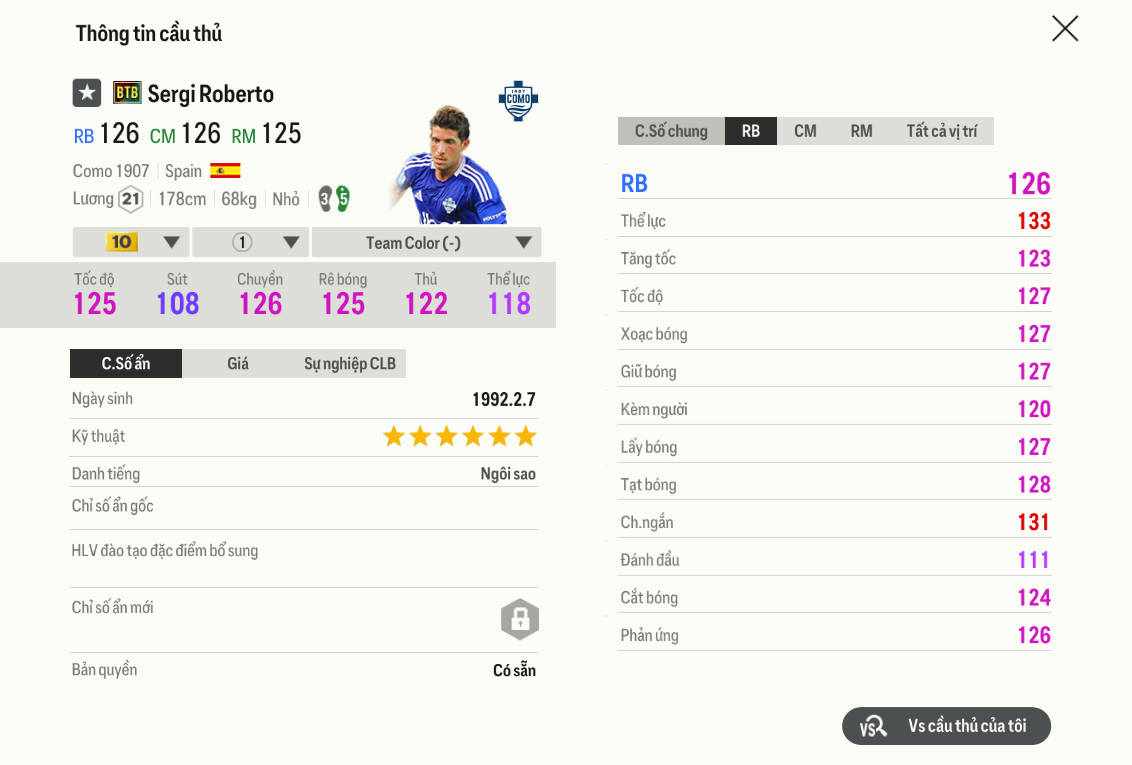Switch to the Giá tab
Image resolution: width=1132 pixels, height=765 pixels.
tap(238, 363)
